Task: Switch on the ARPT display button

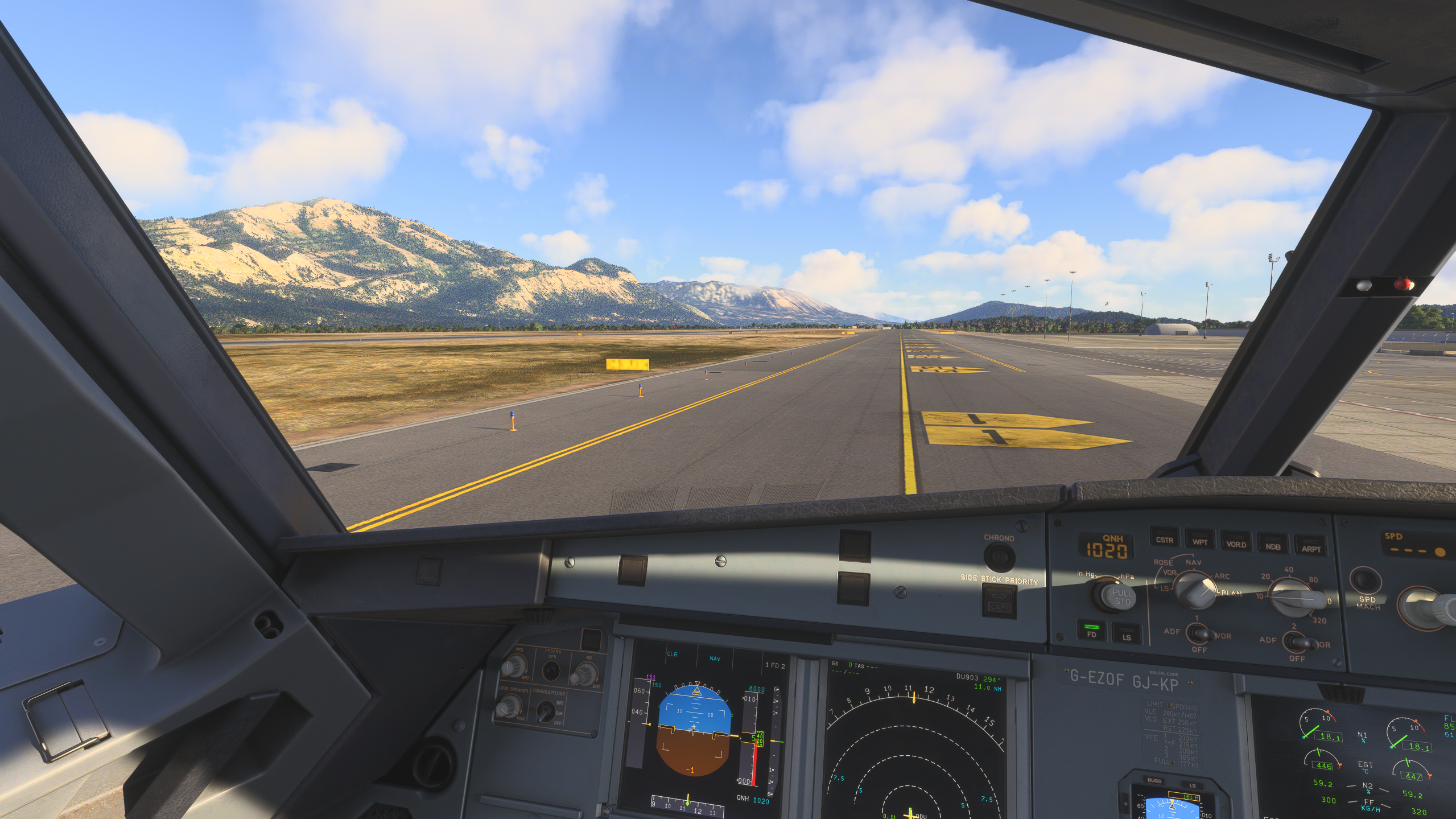Action: [x=1310, y=548]
